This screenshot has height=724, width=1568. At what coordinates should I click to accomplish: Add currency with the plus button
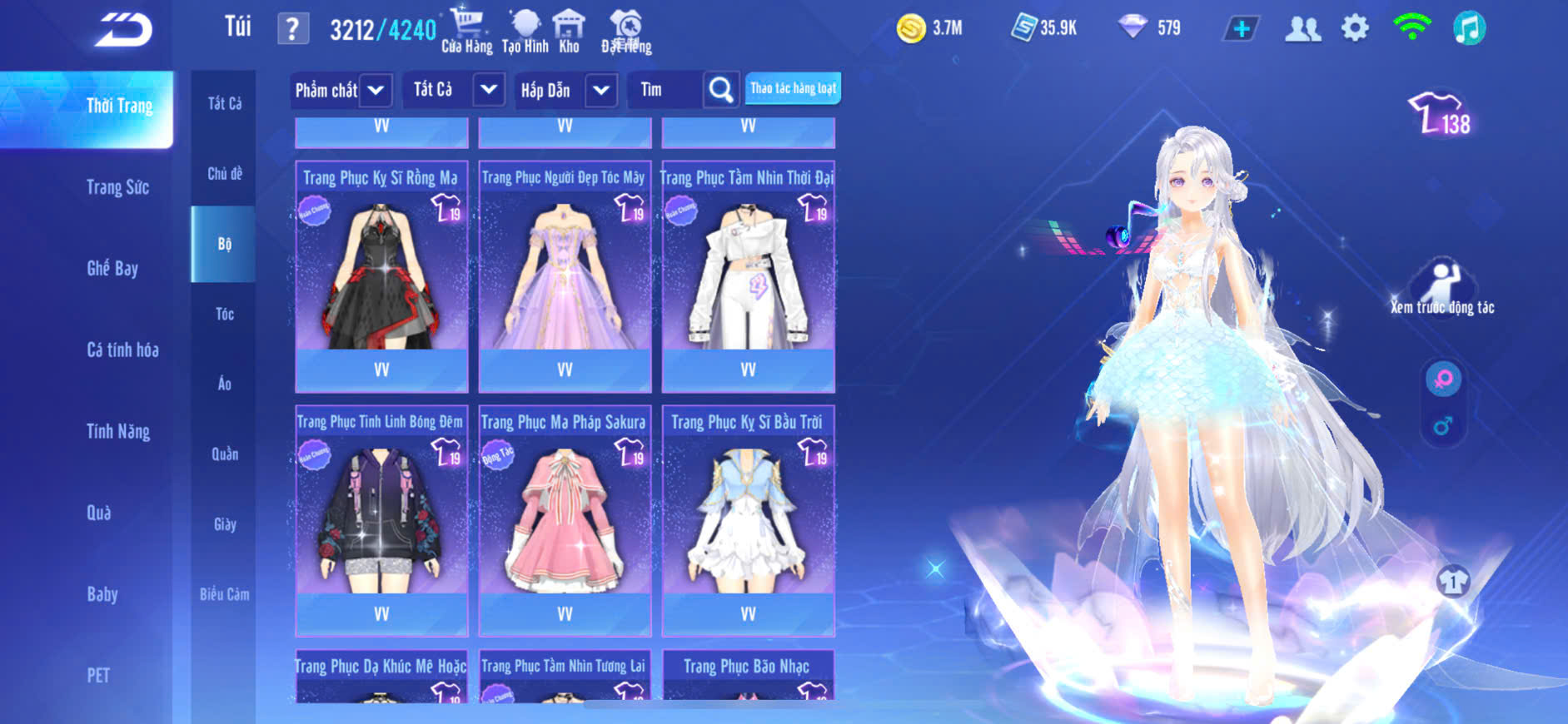[x=1241, y=29]
